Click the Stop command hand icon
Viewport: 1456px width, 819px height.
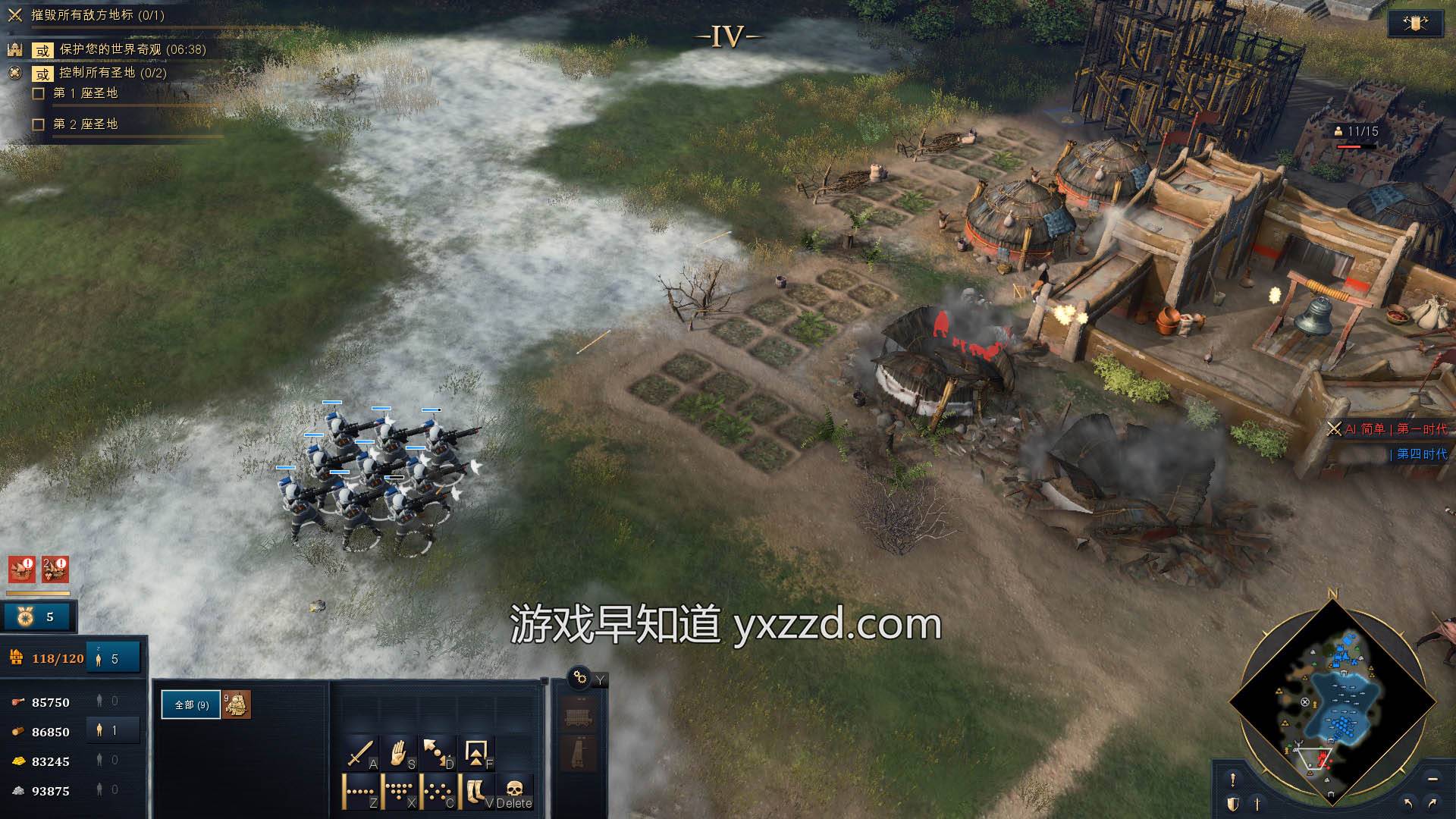click(x=400, y=754)
